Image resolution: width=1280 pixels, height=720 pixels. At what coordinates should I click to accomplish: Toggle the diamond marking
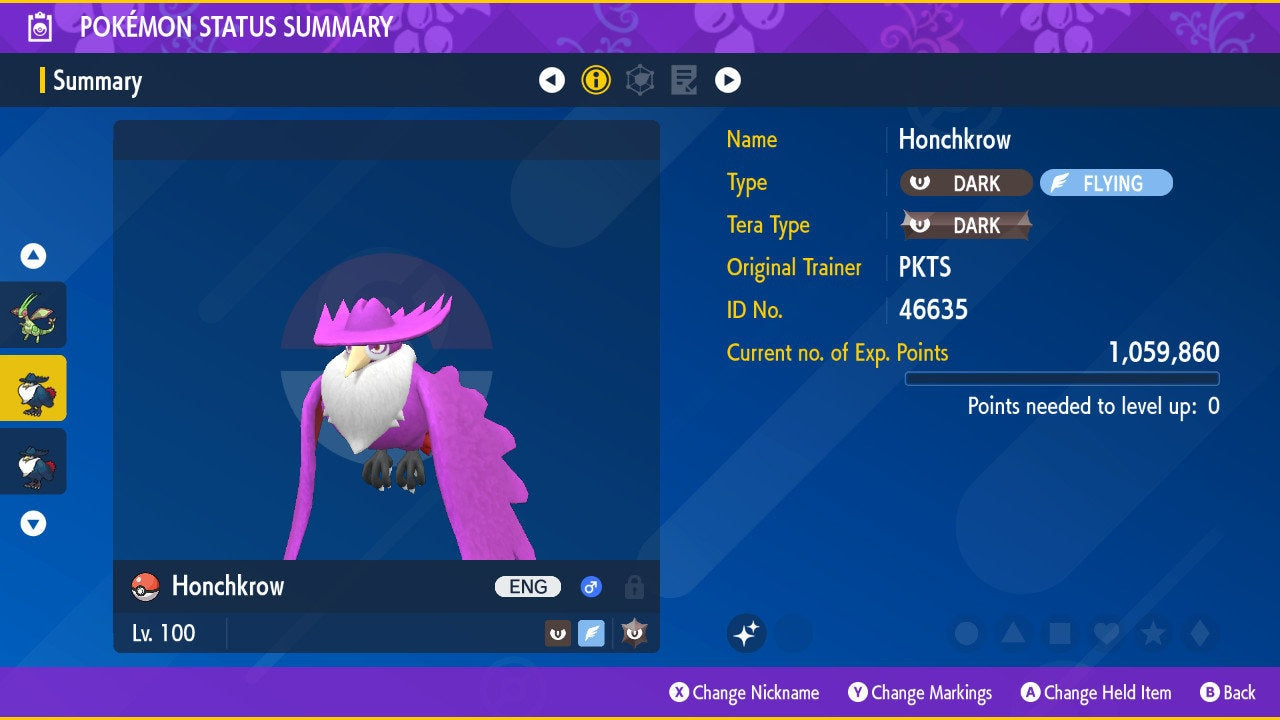tap(1199, 633)
